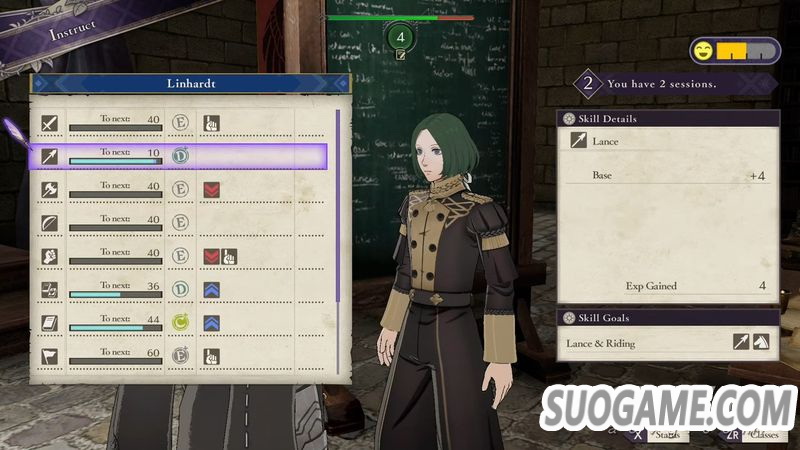Click the Linhardt name header
Screen dimensions: 800x450
coord(191,83)
